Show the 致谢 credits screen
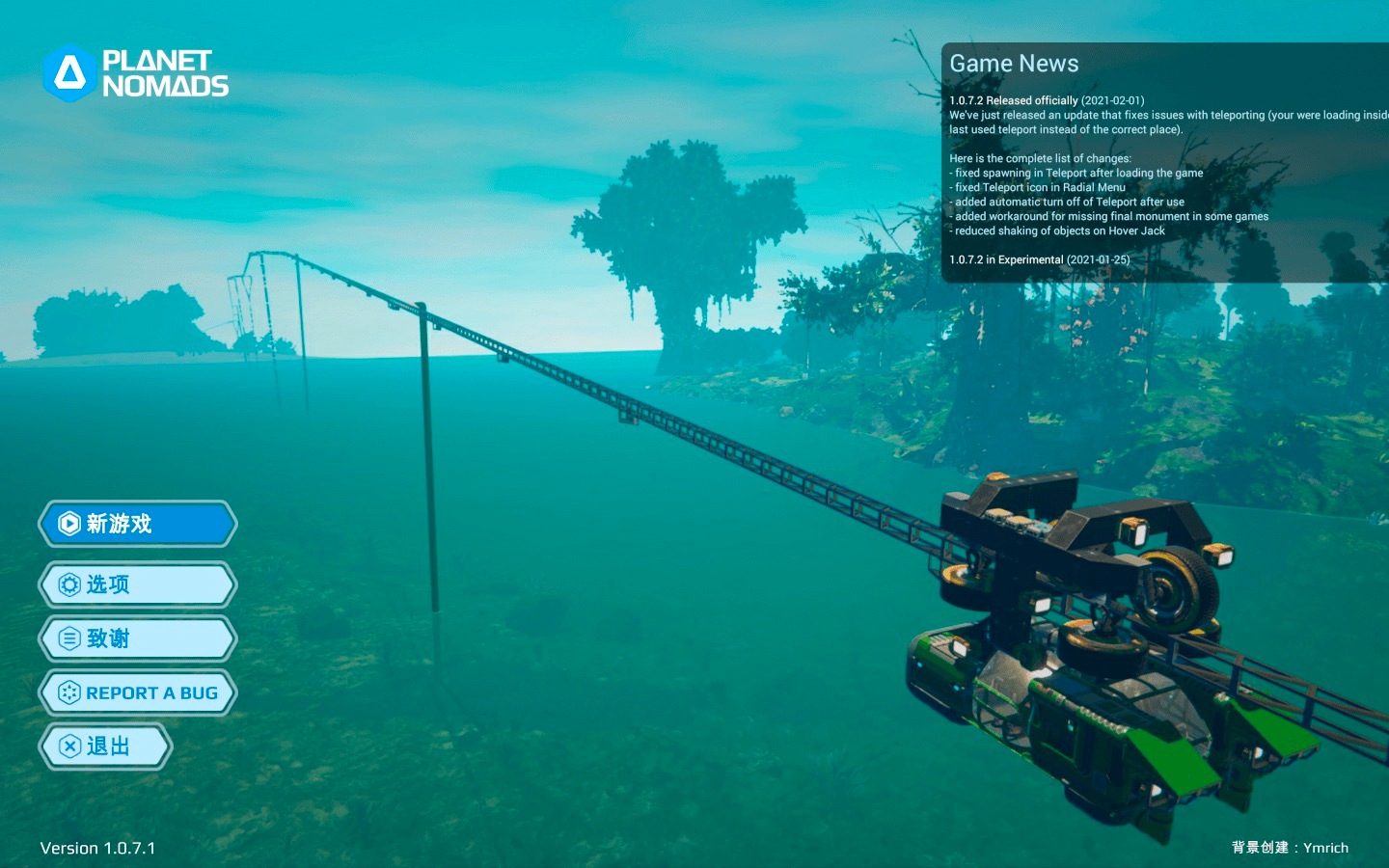 pyautogui.click(x=138, y=638)
